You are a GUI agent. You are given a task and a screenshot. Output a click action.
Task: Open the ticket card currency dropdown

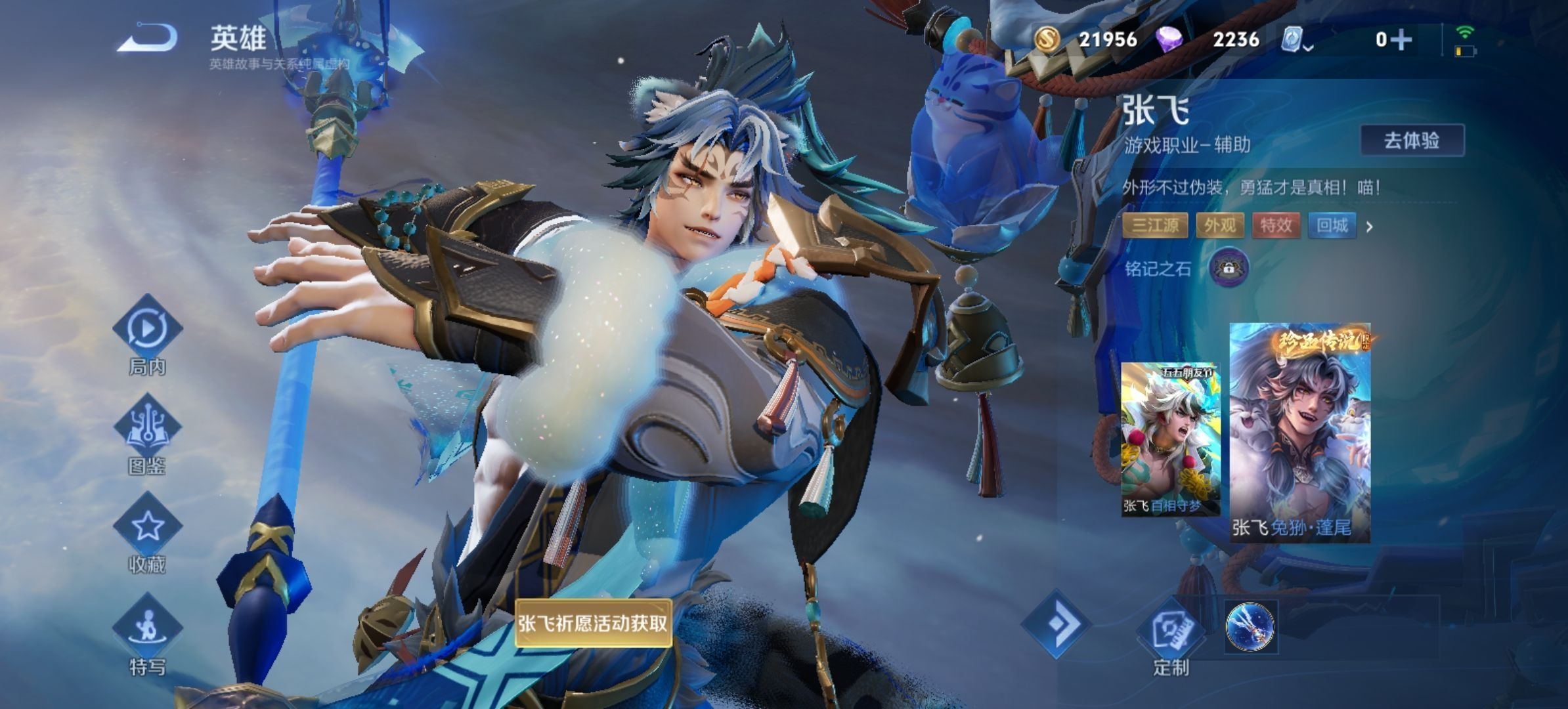pos(1296,40)
